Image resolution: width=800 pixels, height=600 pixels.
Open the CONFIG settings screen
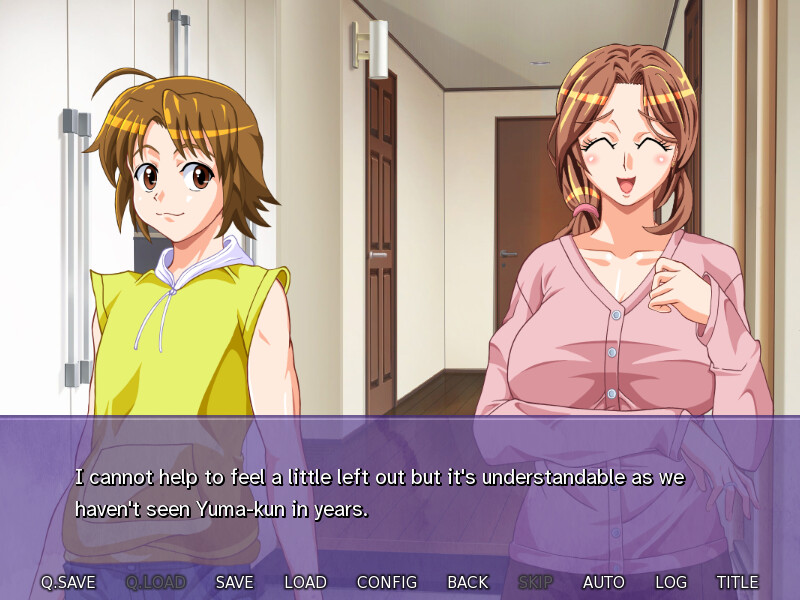tap(387, 582)
